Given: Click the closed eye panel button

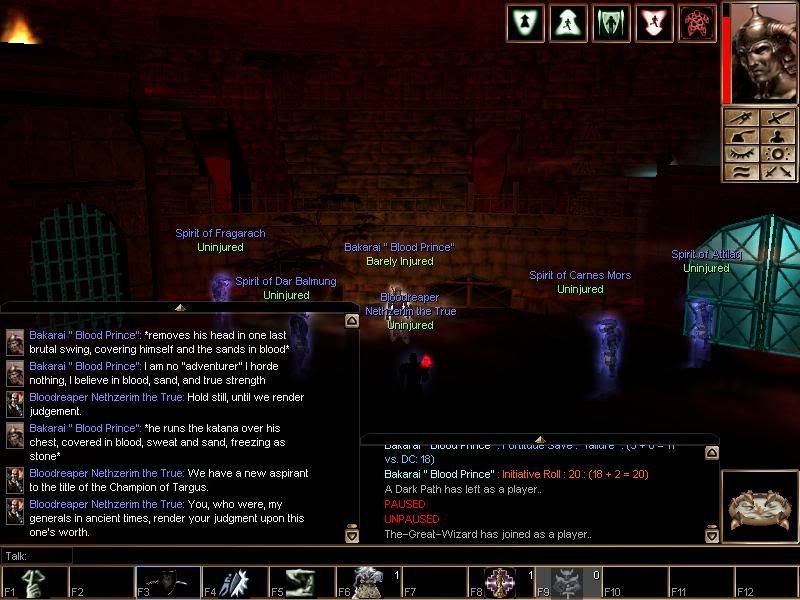Looking at the screenshot, I should click(x=742, y=153).
